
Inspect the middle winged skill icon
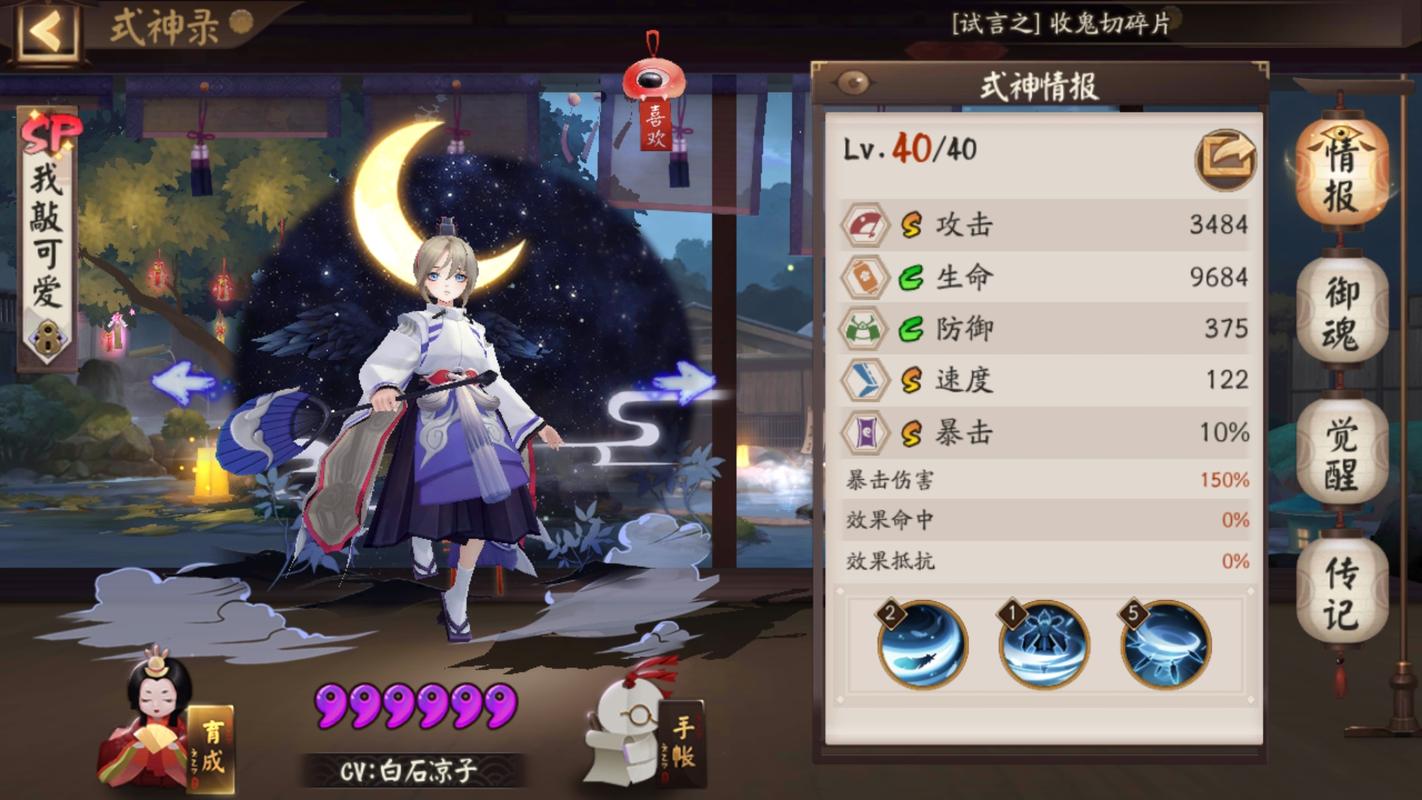(x=1044, y=643)
